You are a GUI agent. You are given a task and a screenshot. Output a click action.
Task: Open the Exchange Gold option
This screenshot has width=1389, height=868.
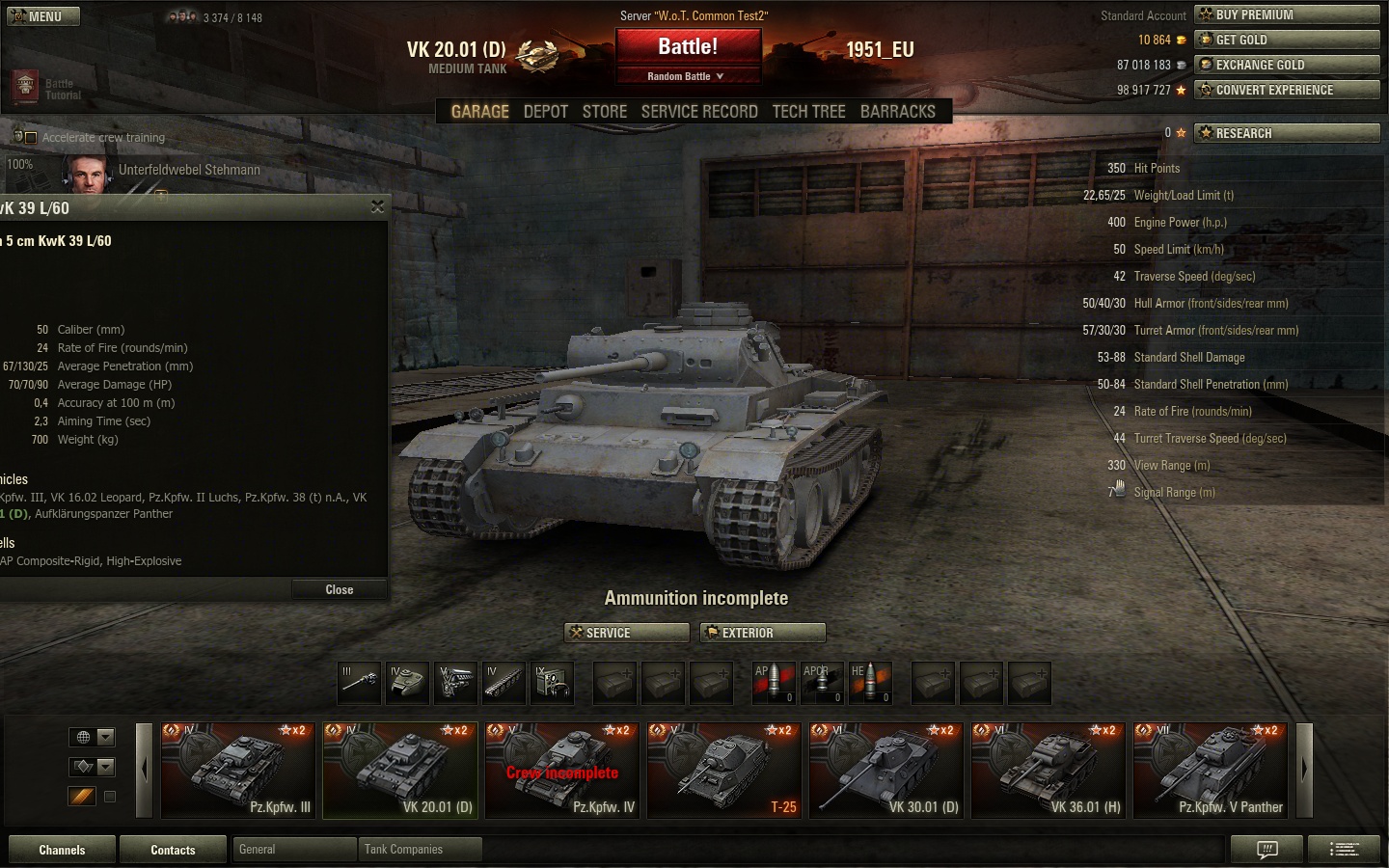click(x=1287, y=65)
